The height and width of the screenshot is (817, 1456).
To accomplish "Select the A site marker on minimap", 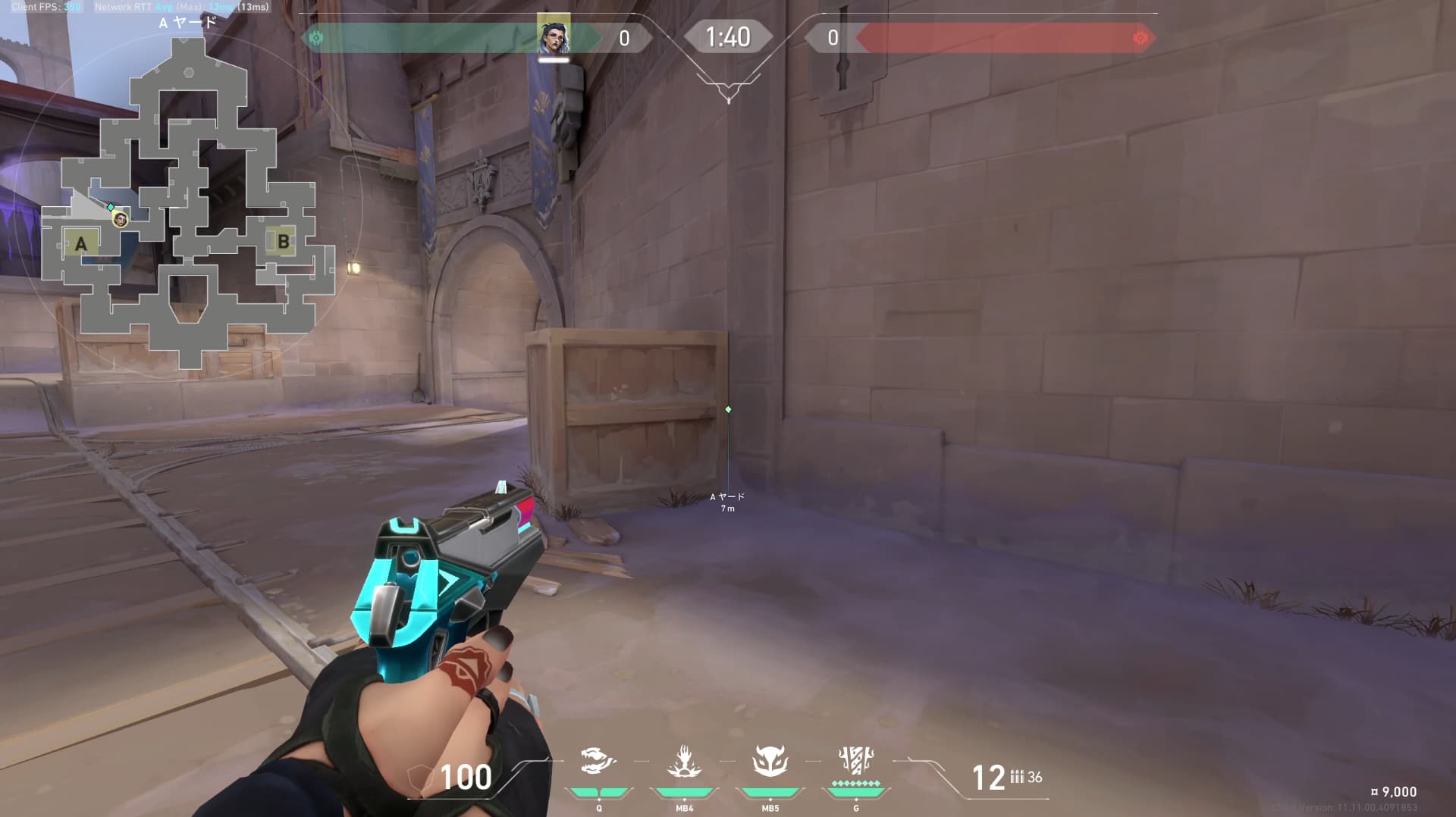I will pyautogui.click(x=81, y=243).
